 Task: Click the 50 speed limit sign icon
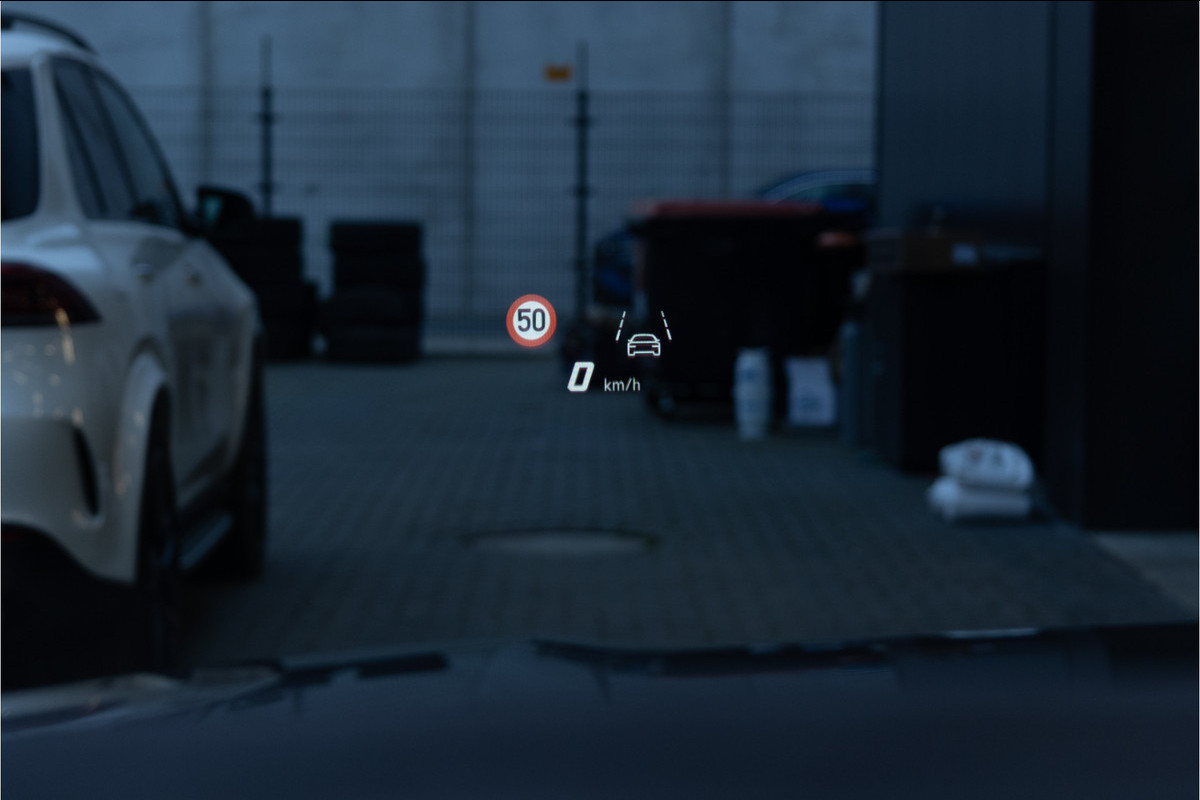coord(531,321)
